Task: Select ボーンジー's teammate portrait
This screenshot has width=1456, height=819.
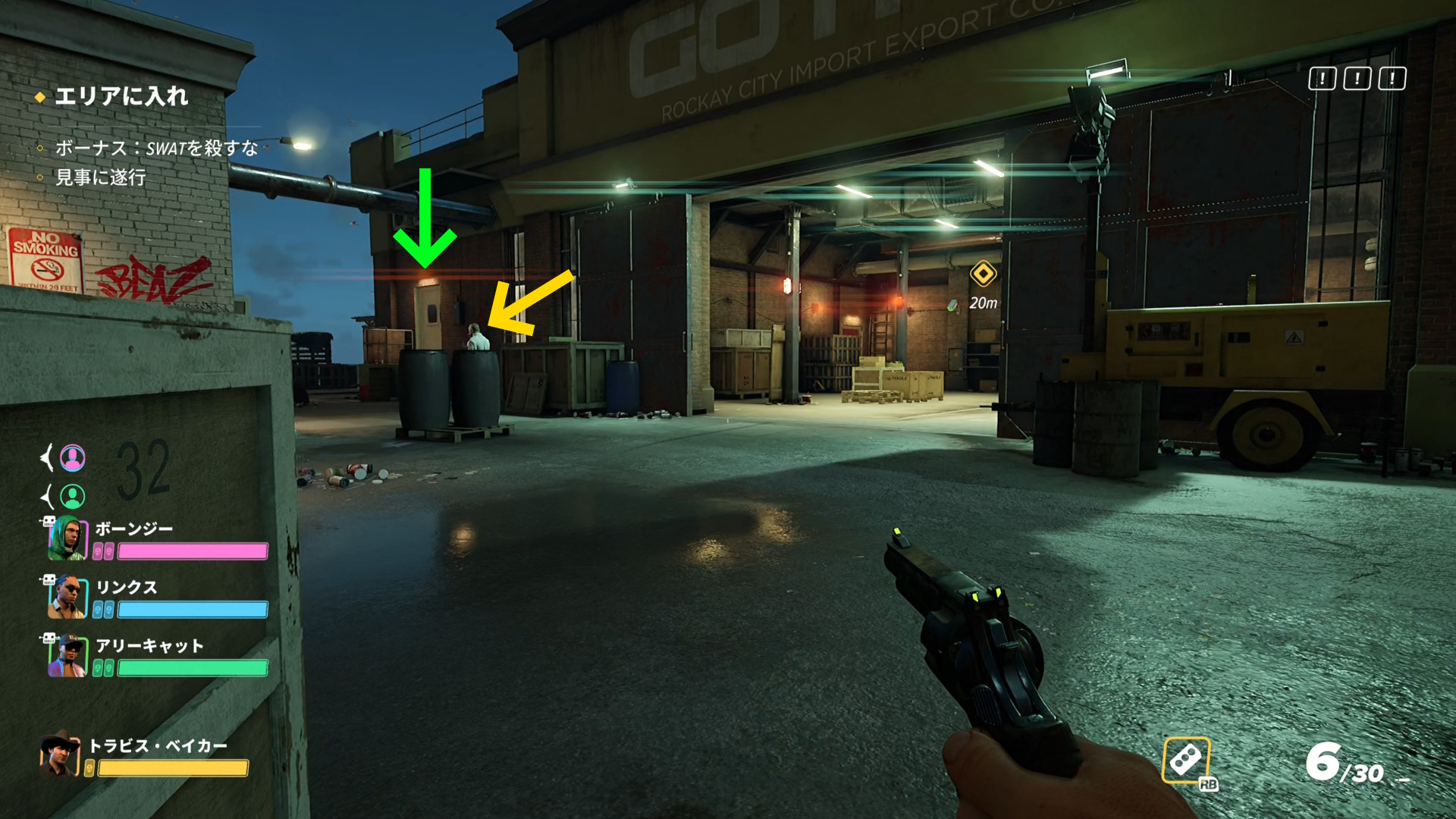Action: tap(68, 538)
